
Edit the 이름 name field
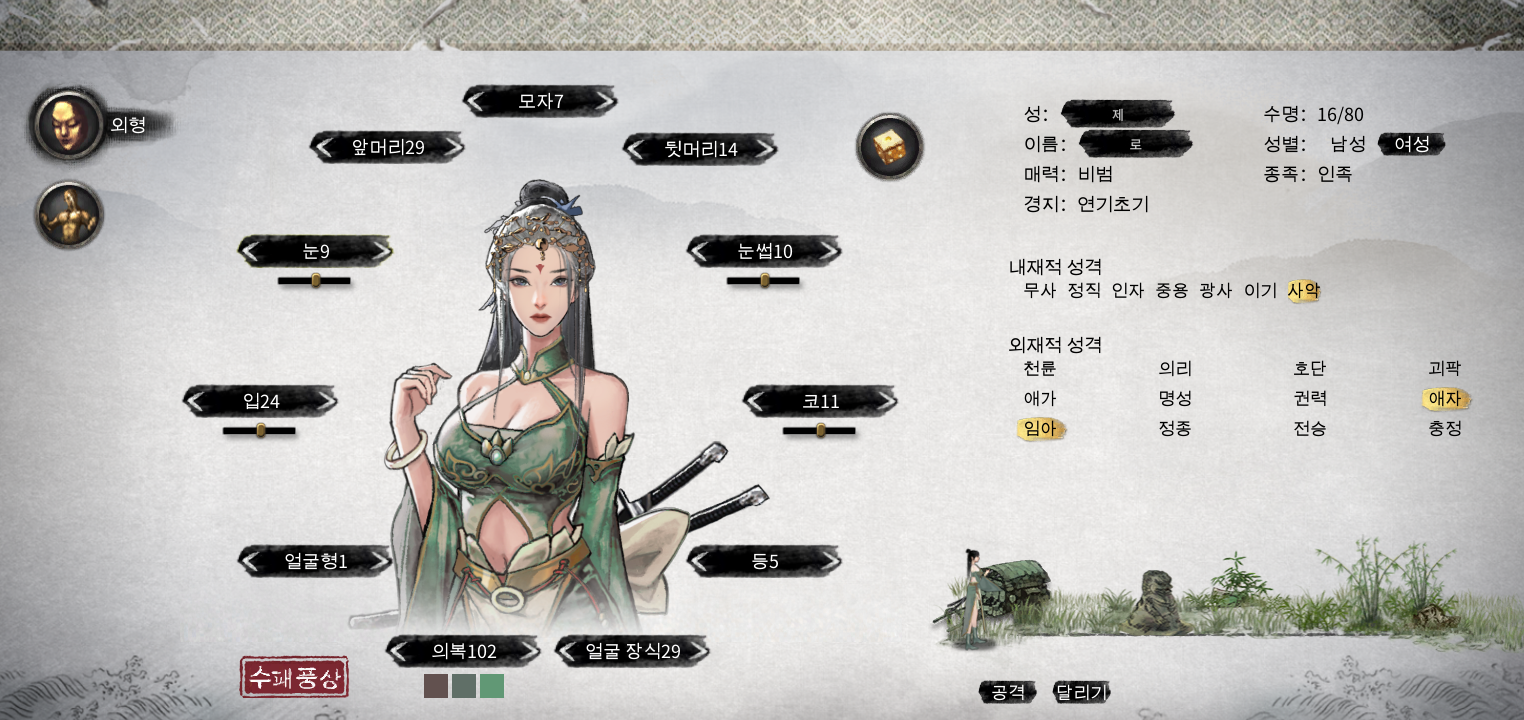tap(1135, 144)
